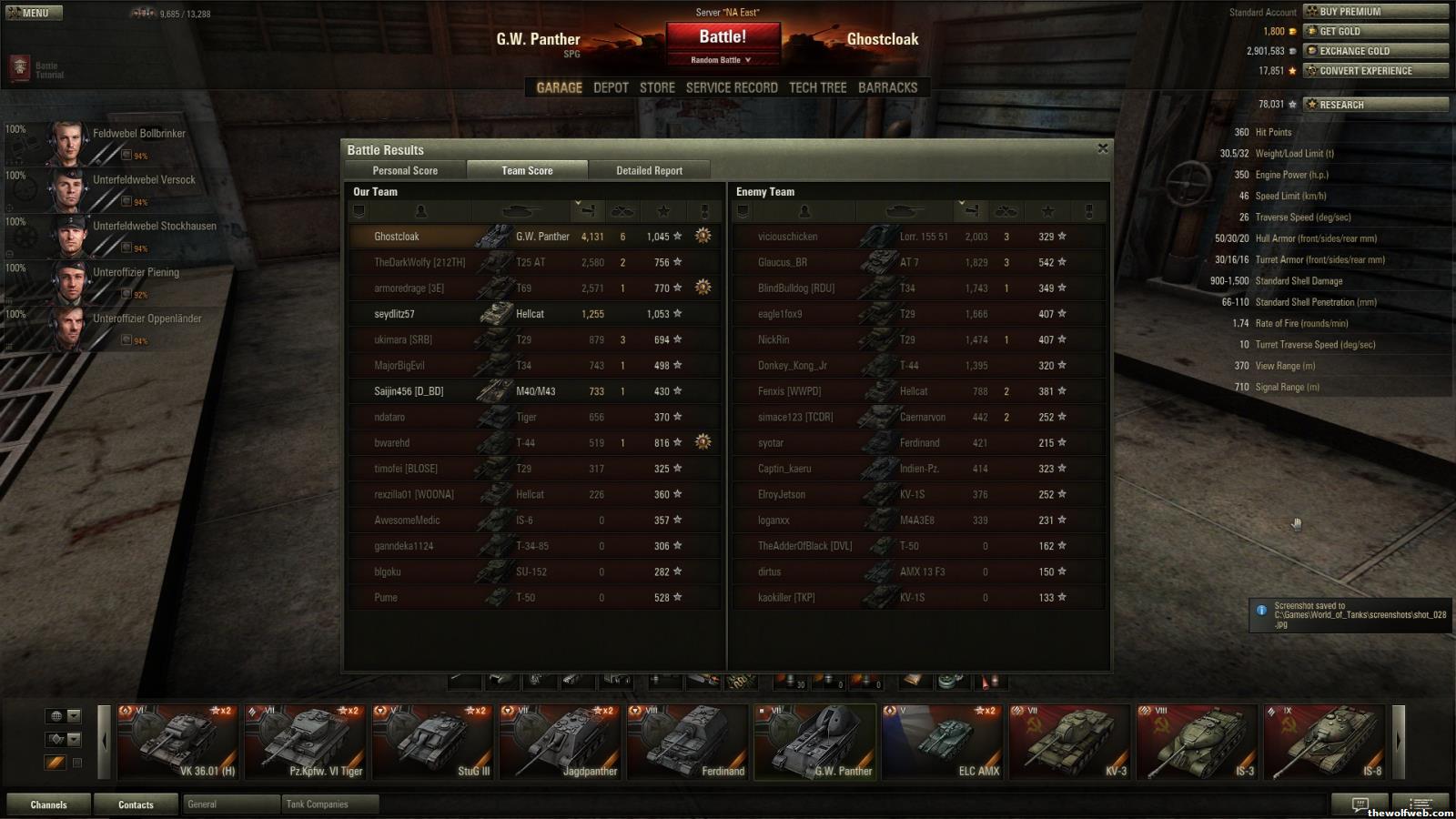Open the Random Battle mode dropdown
This screenshot has width=1456, height=819.
pos(722,60)
